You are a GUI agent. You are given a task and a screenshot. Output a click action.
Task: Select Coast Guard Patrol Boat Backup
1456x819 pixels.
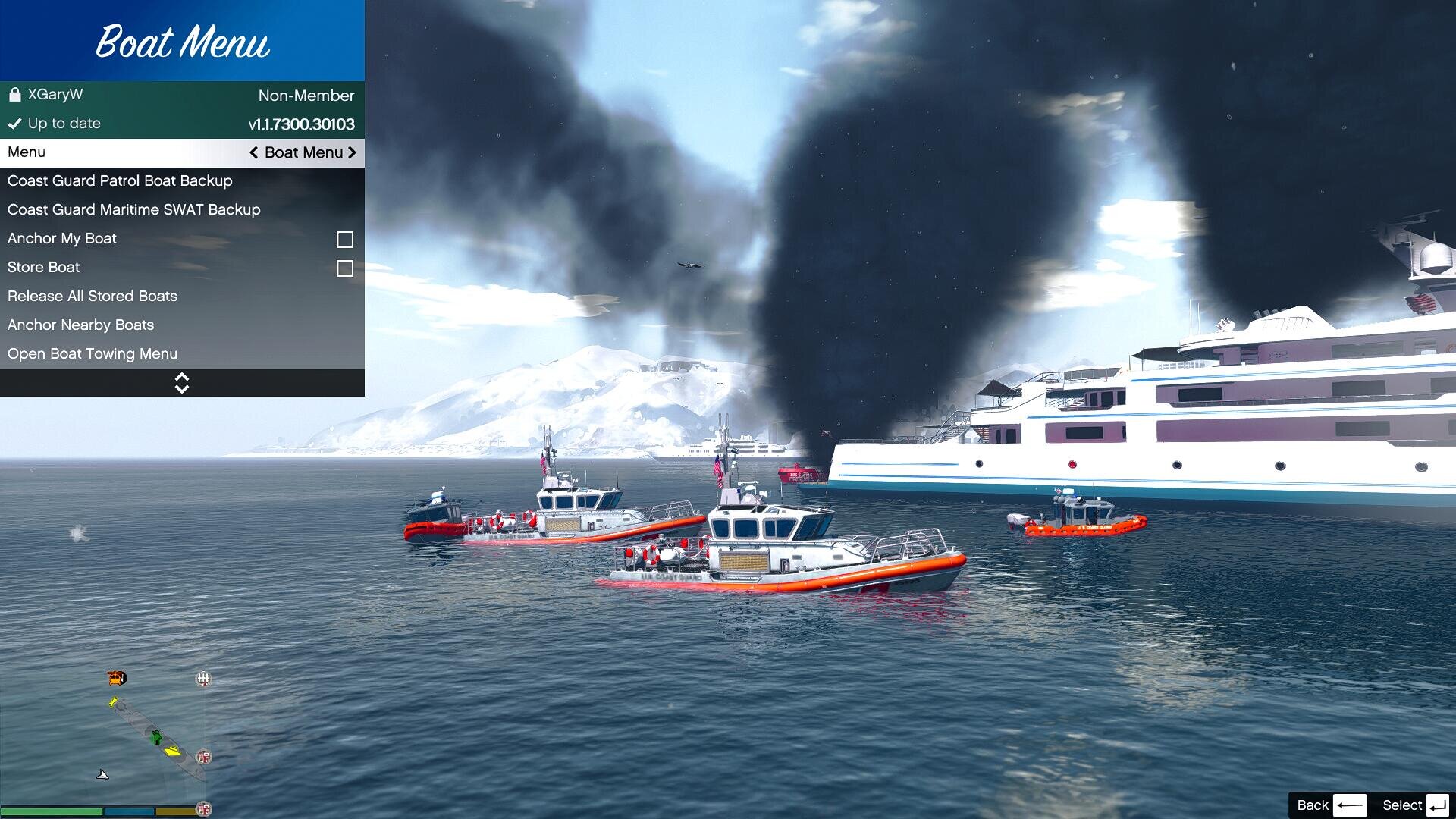(120, 181)
